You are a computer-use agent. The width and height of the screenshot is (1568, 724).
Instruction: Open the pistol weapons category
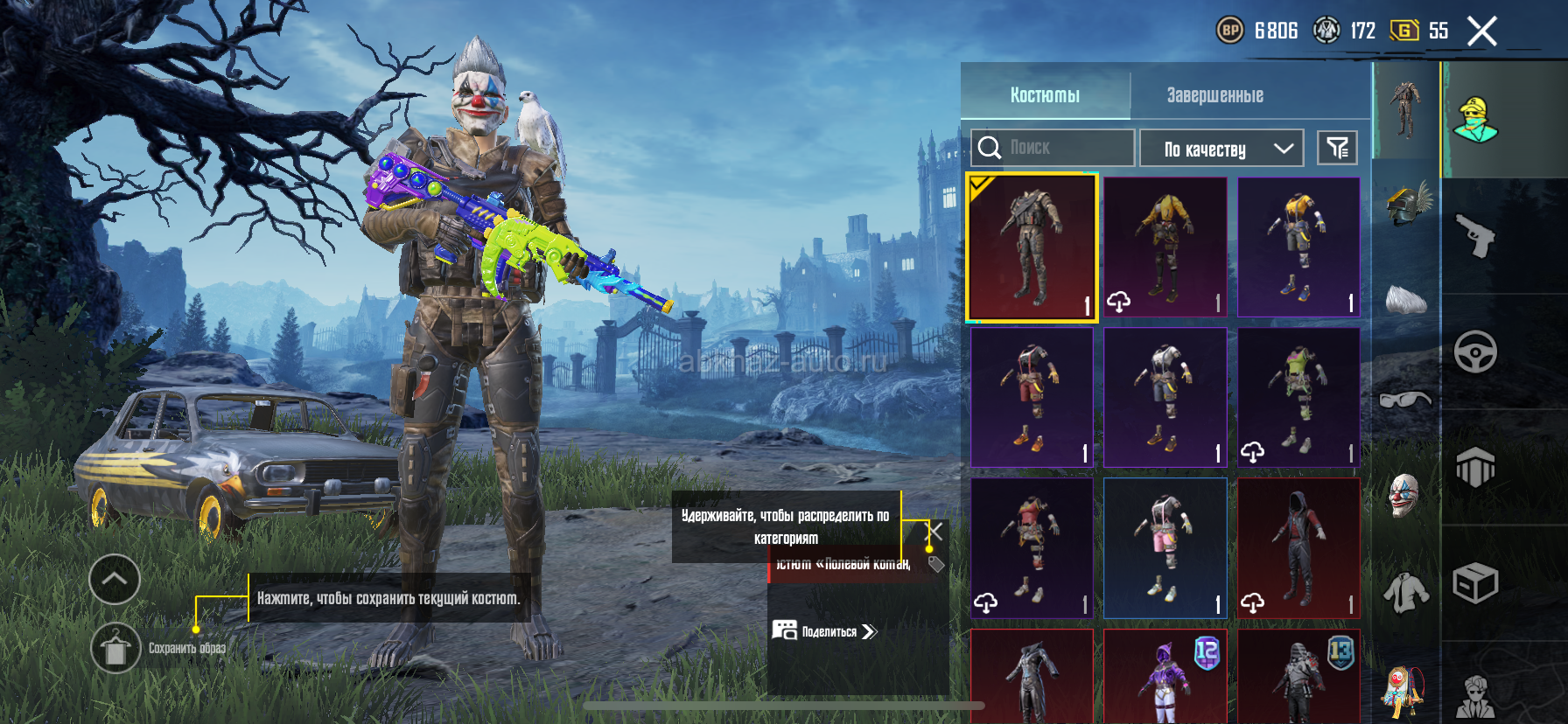[x=1475, y=236]
